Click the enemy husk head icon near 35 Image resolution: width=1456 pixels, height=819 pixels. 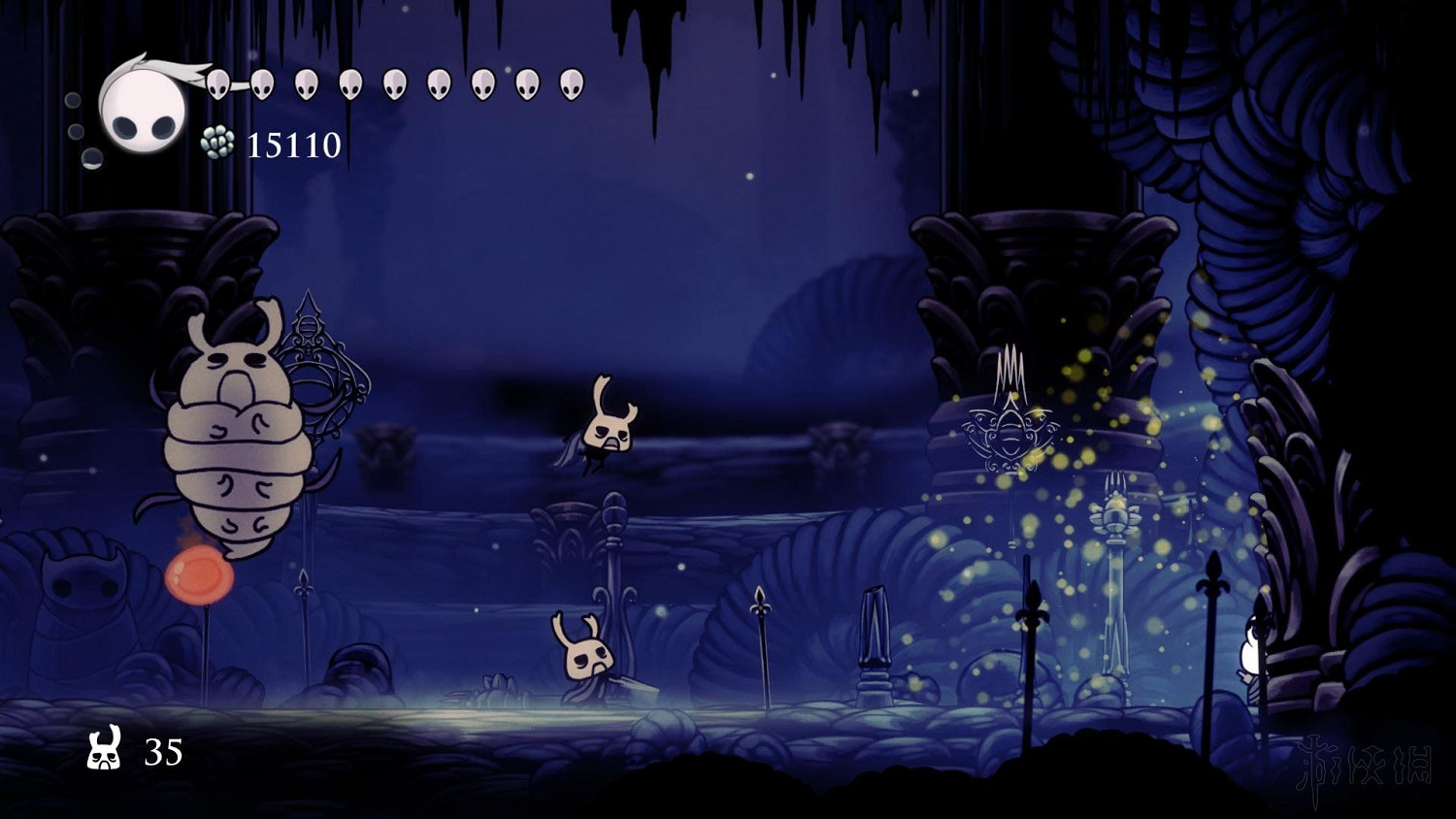tap(105, 750)
